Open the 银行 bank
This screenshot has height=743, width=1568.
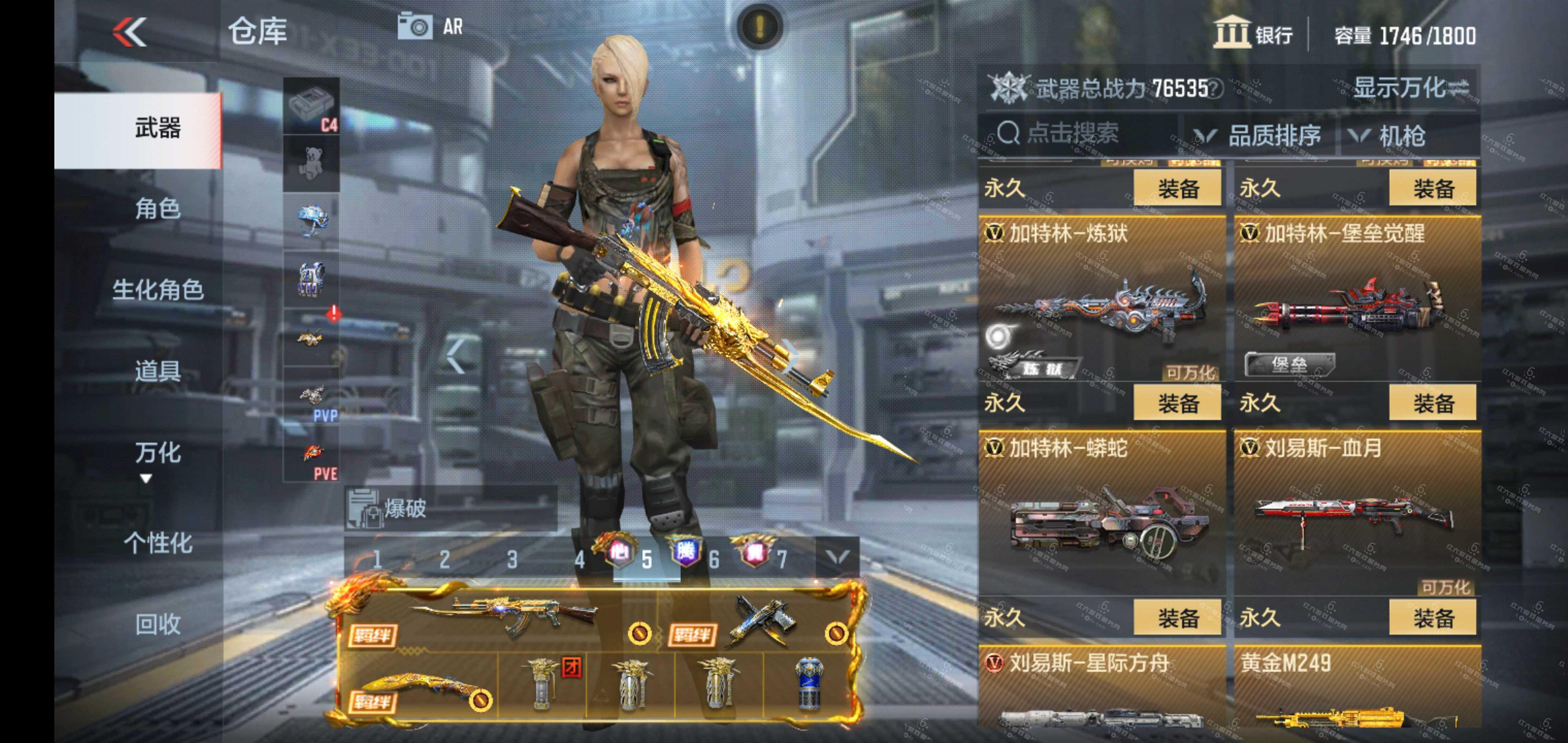[x=1254, y=33]
